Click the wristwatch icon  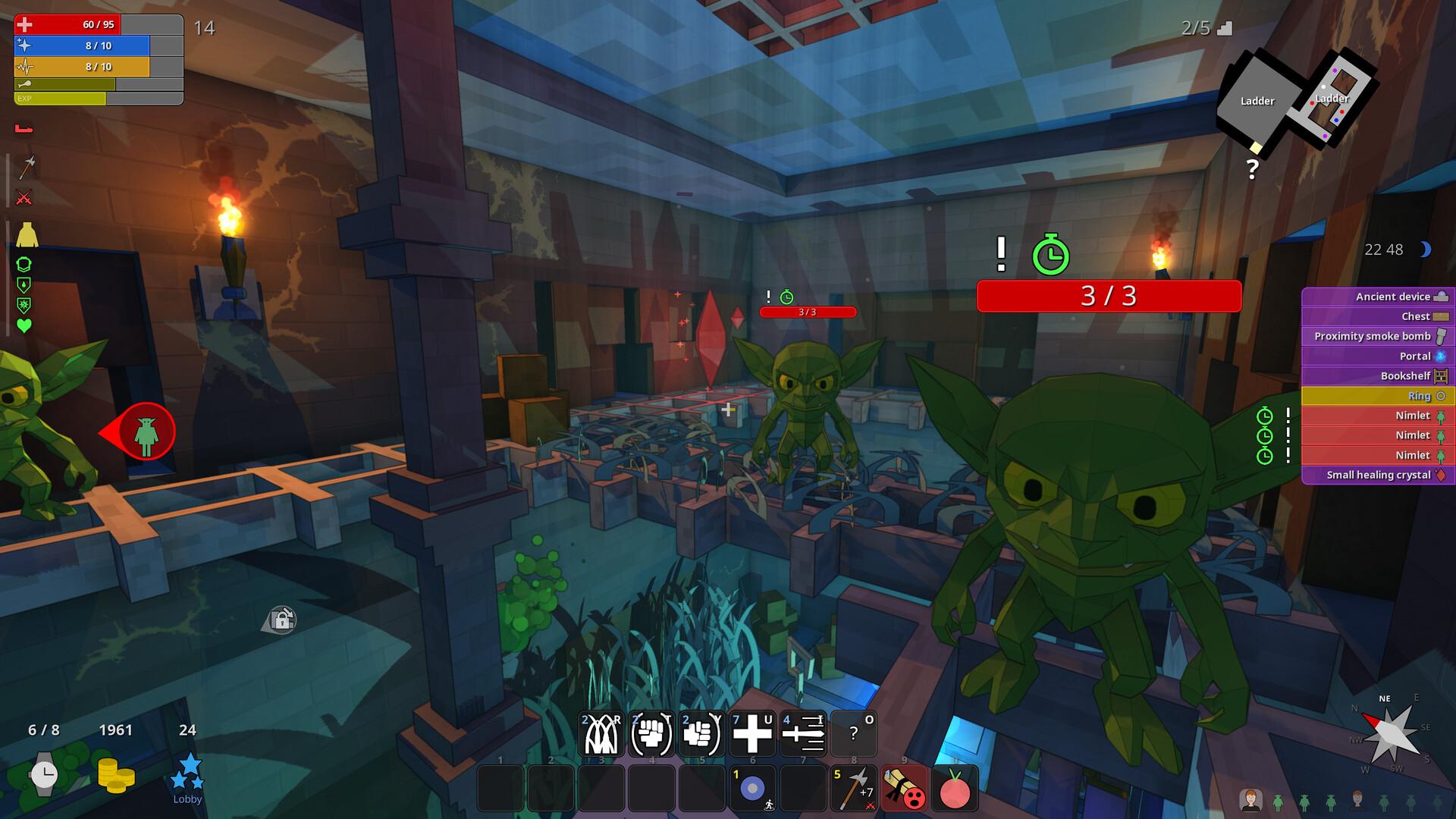[x=44, y=774]
